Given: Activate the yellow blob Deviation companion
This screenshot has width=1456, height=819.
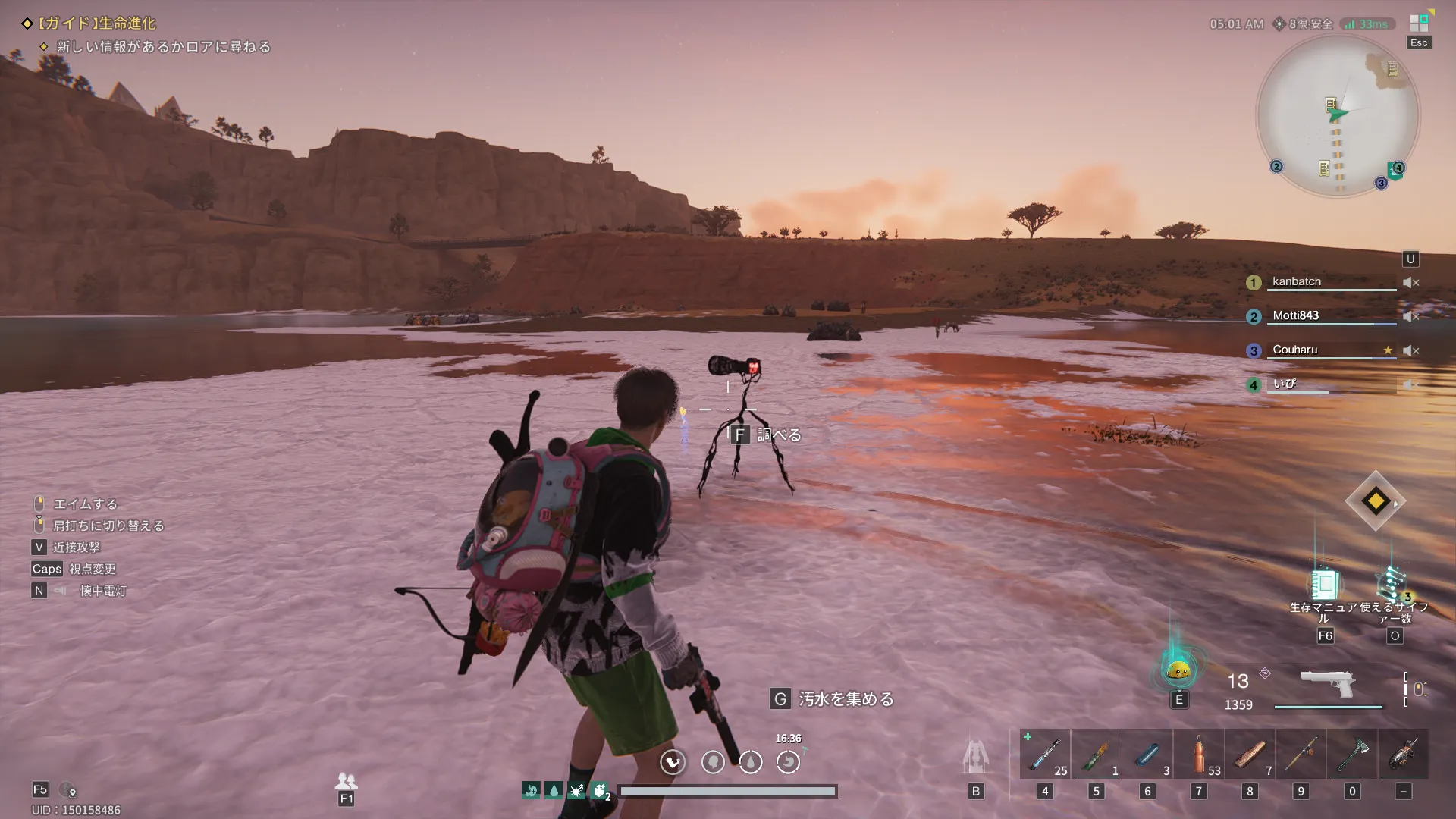Looking at the screenshot, I should [1178, 670].
